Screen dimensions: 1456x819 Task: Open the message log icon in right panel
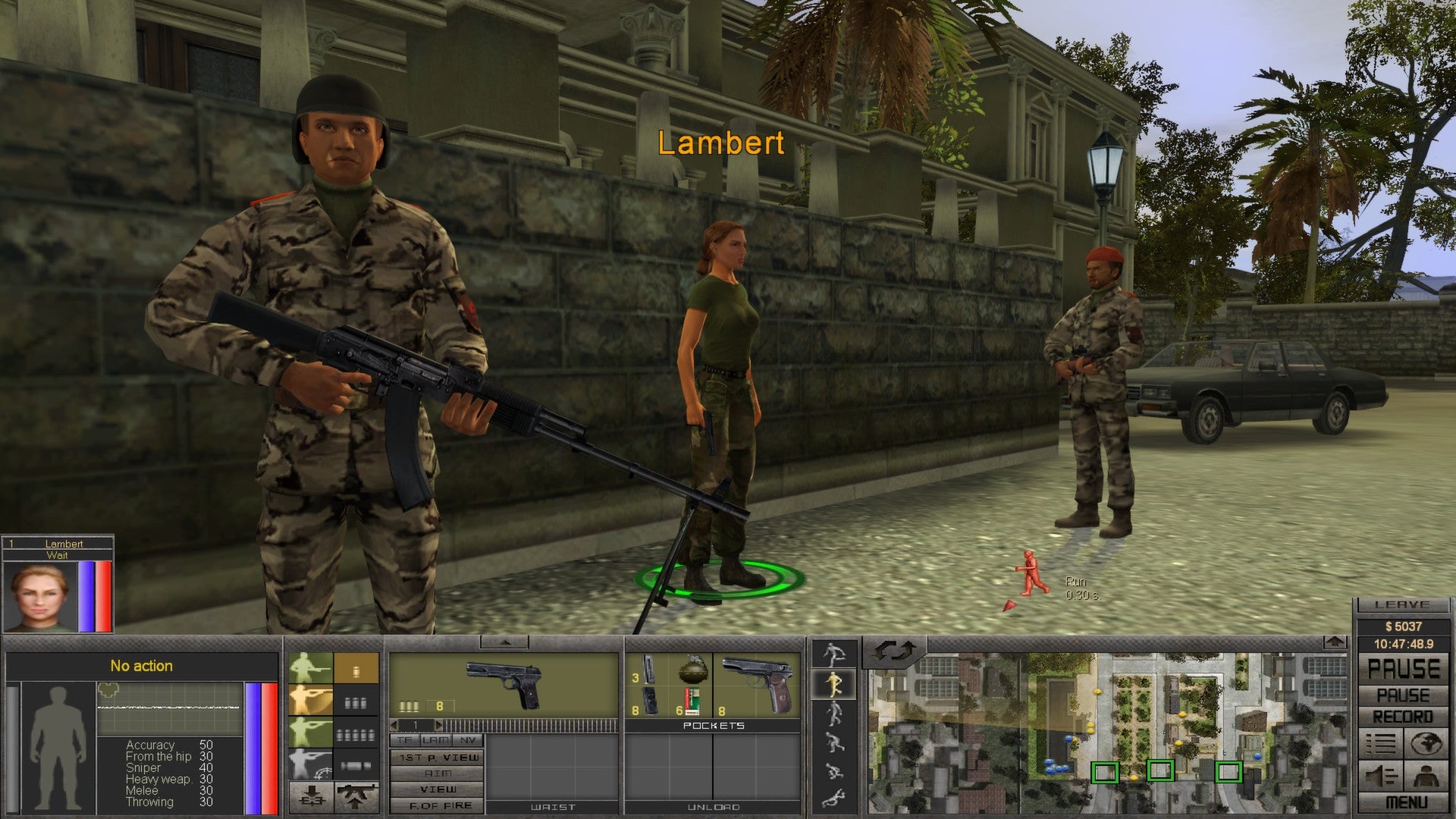pos(1379,744)
